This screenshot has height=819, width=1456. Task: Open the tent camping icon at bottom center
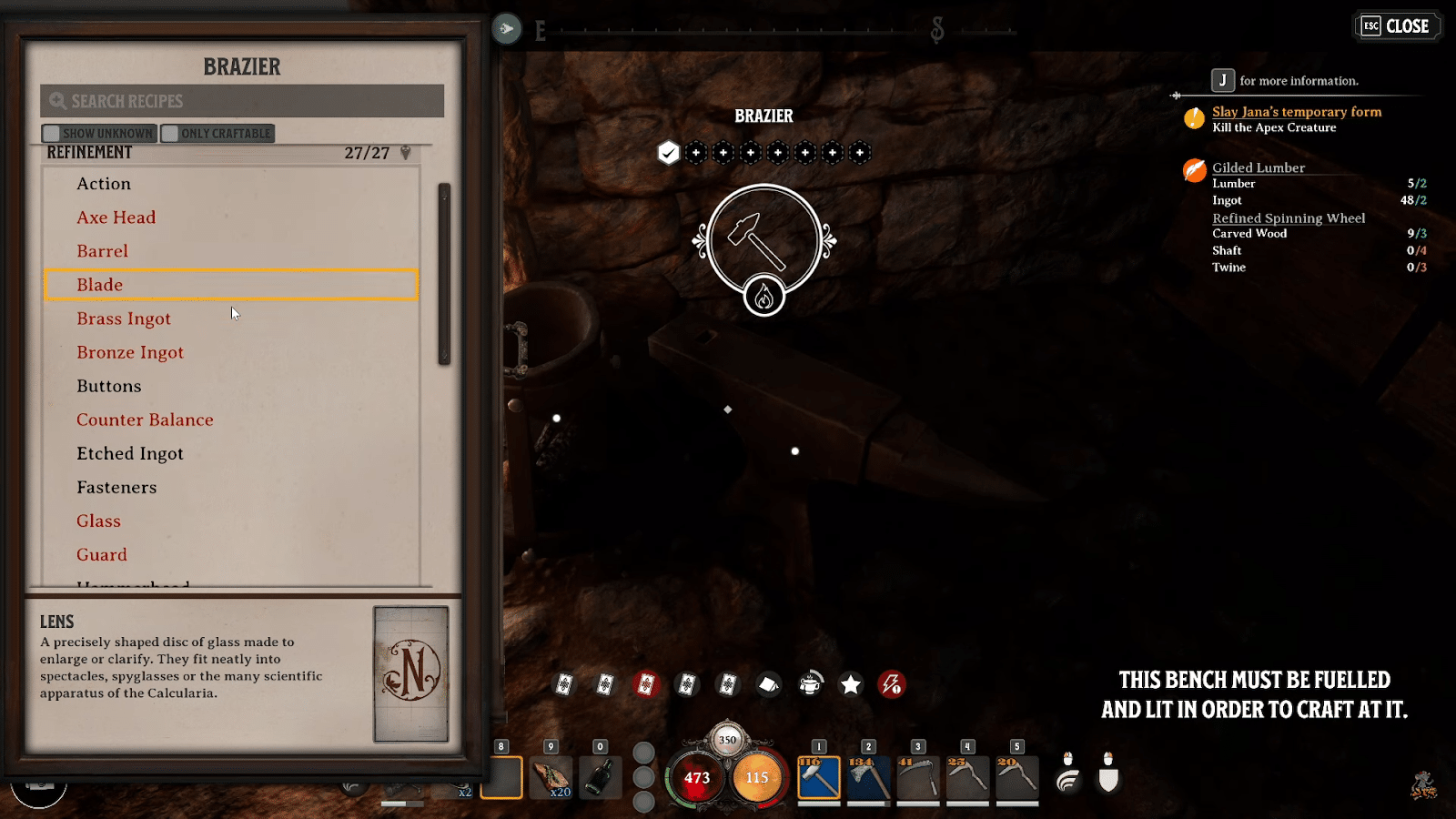pos(768,684)
